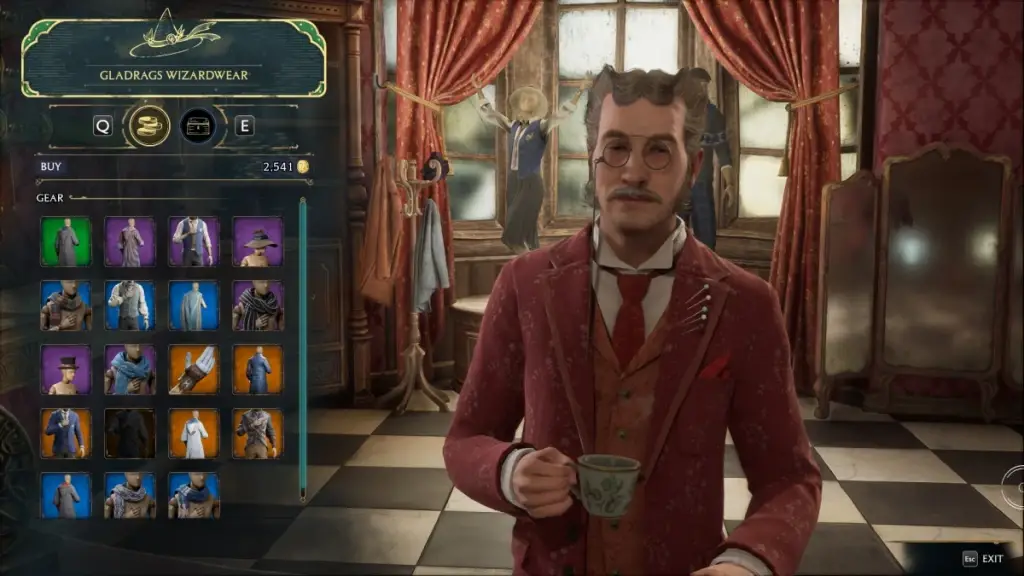Choose the purple witch hat item
This screenshot has height=576, width=1024.
[258, 242]
